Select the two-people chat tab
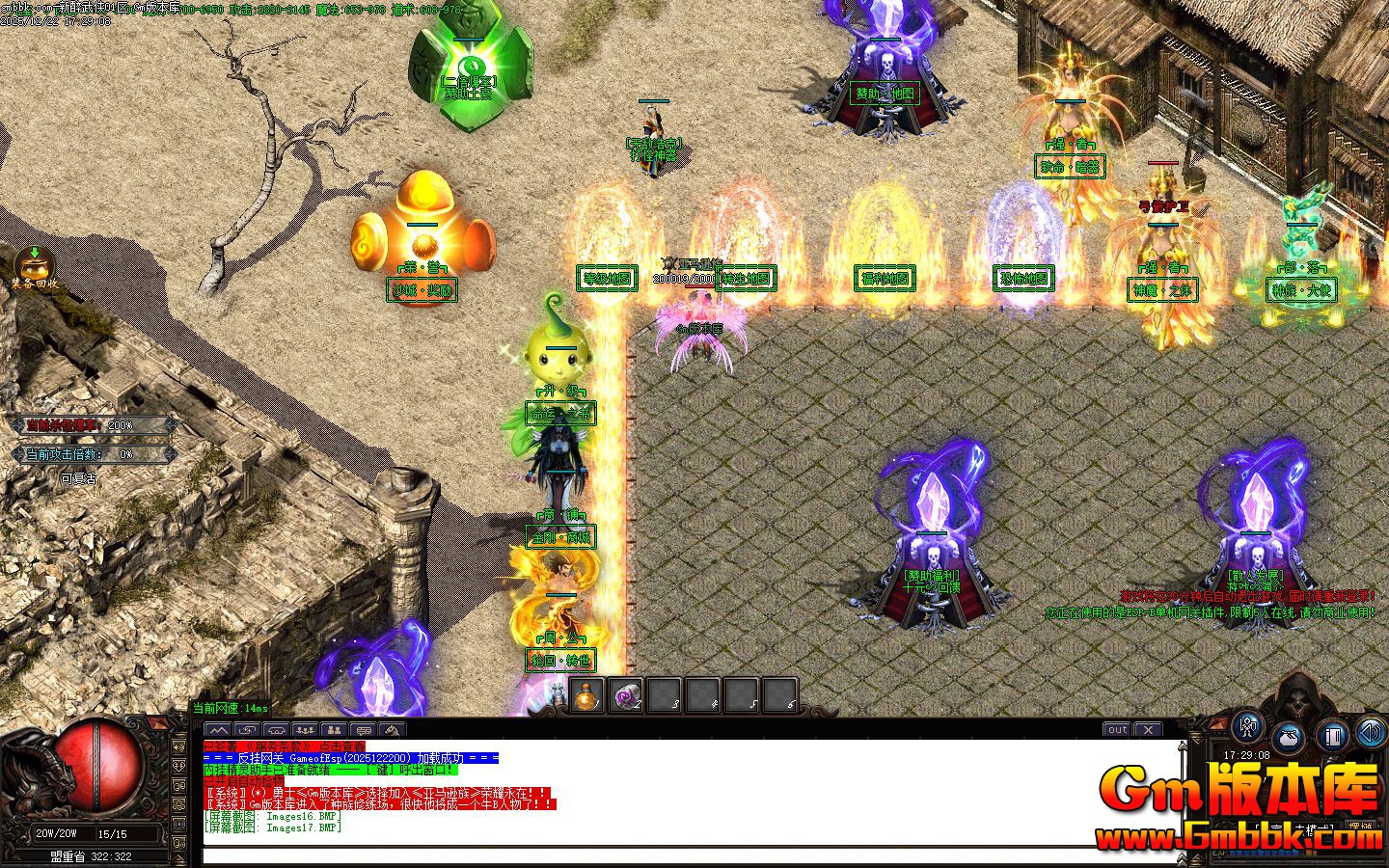Viewport: 1389px width, 868px height. [x=334, y=730]
